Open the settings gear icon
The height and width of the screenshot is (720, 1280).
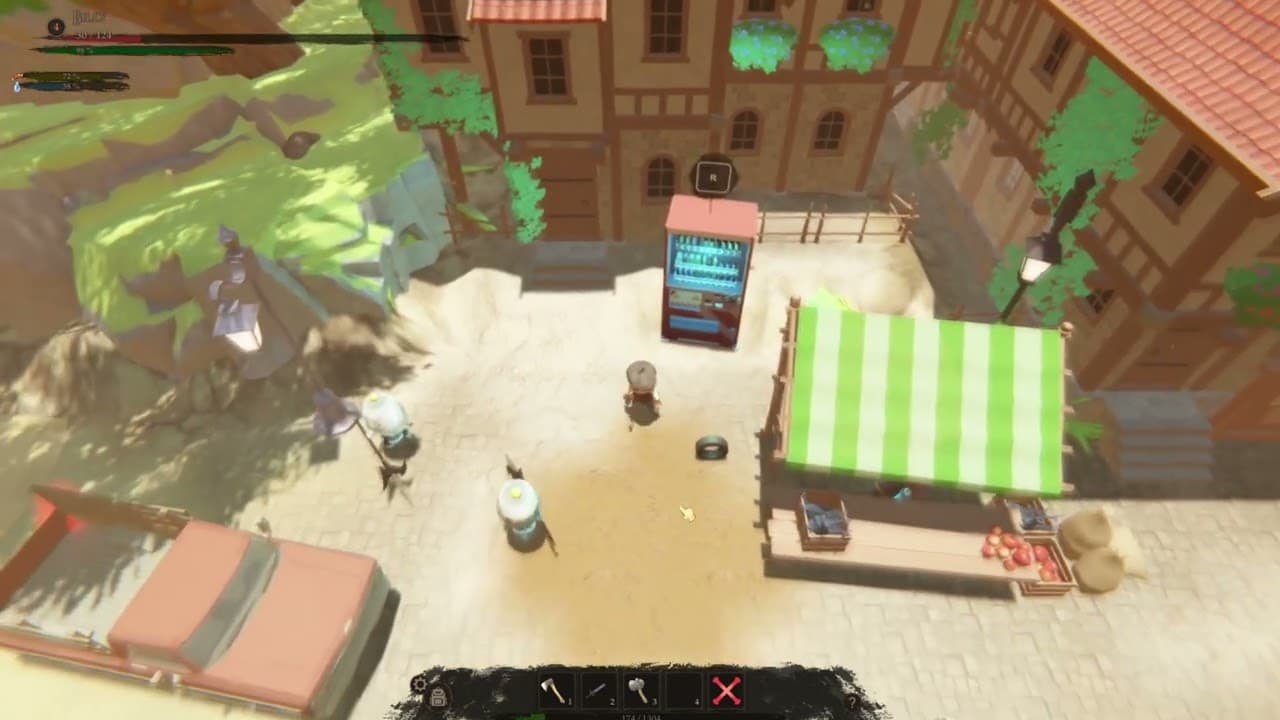click(420, 684)
